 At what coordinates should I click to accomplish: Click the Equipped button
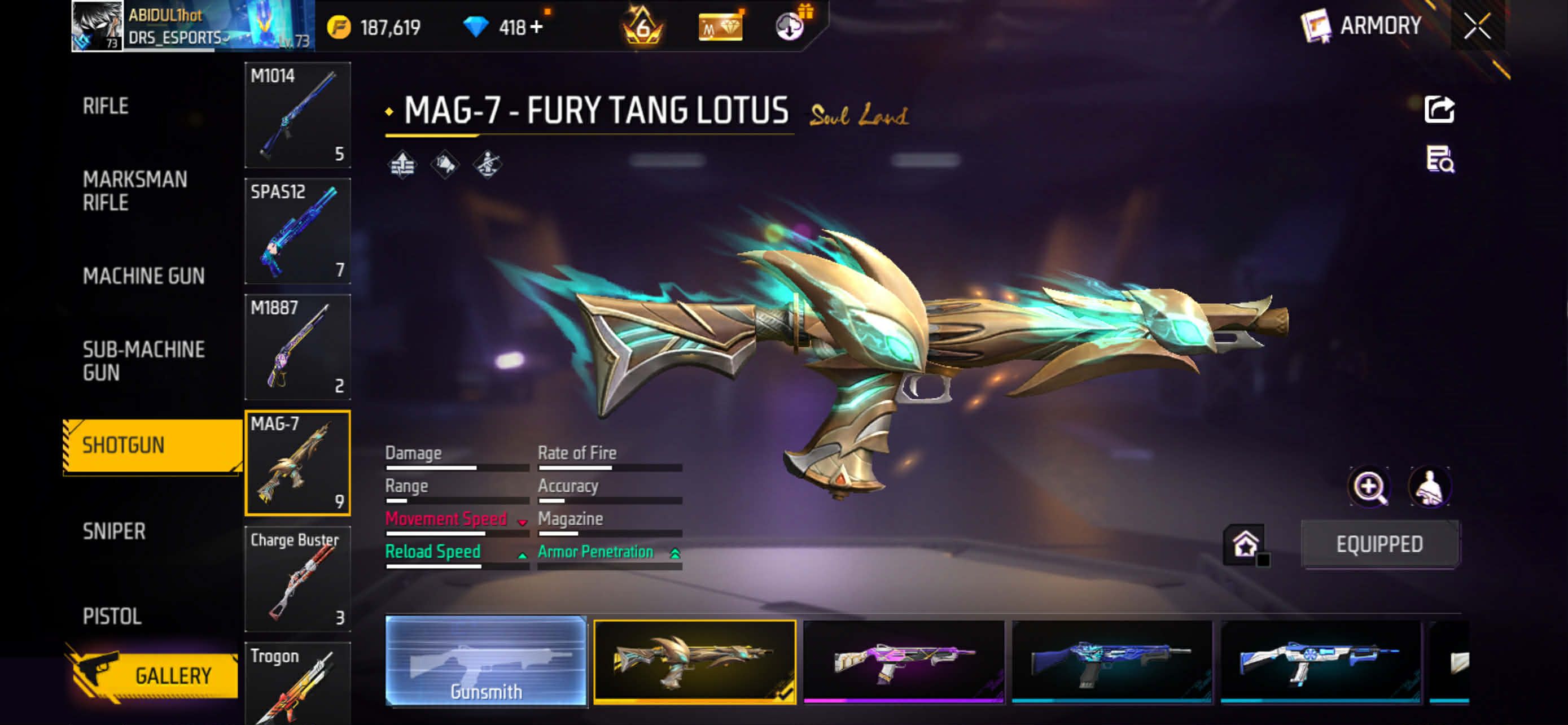[x=1379, y=544]
